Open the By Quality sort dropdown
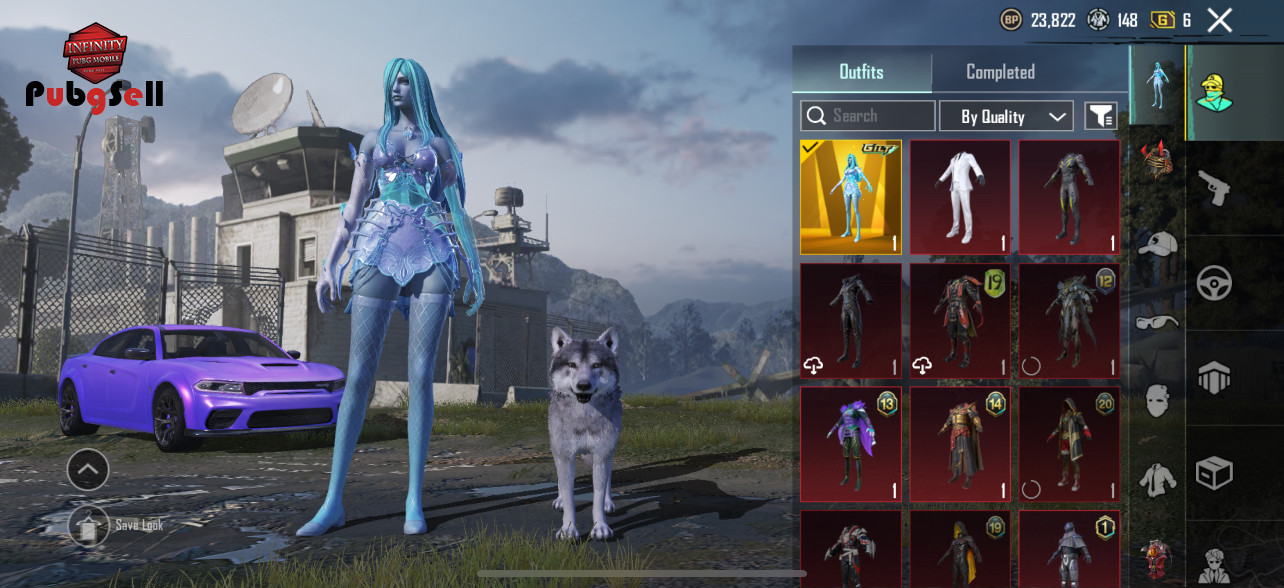Viewport: 1284px width, 588px height. tap(1006, 116)
